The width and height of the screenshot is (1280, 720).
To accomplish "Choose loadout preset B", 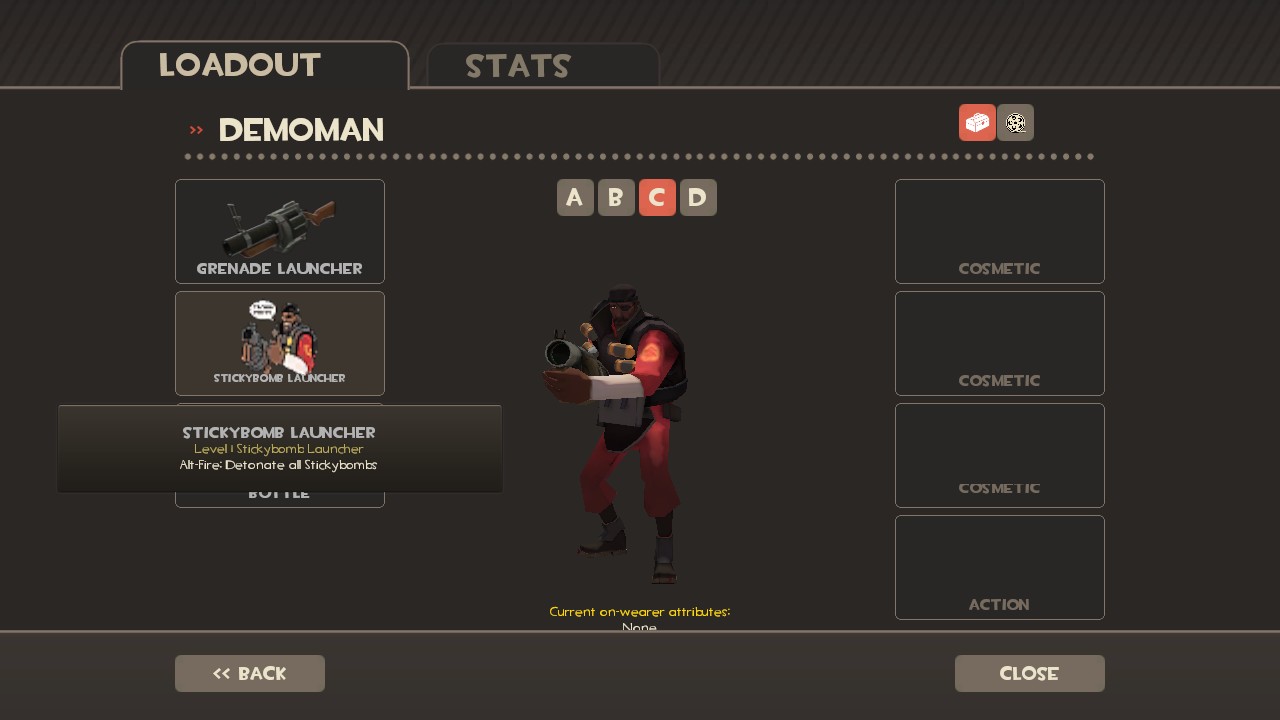I will [616, 198].
